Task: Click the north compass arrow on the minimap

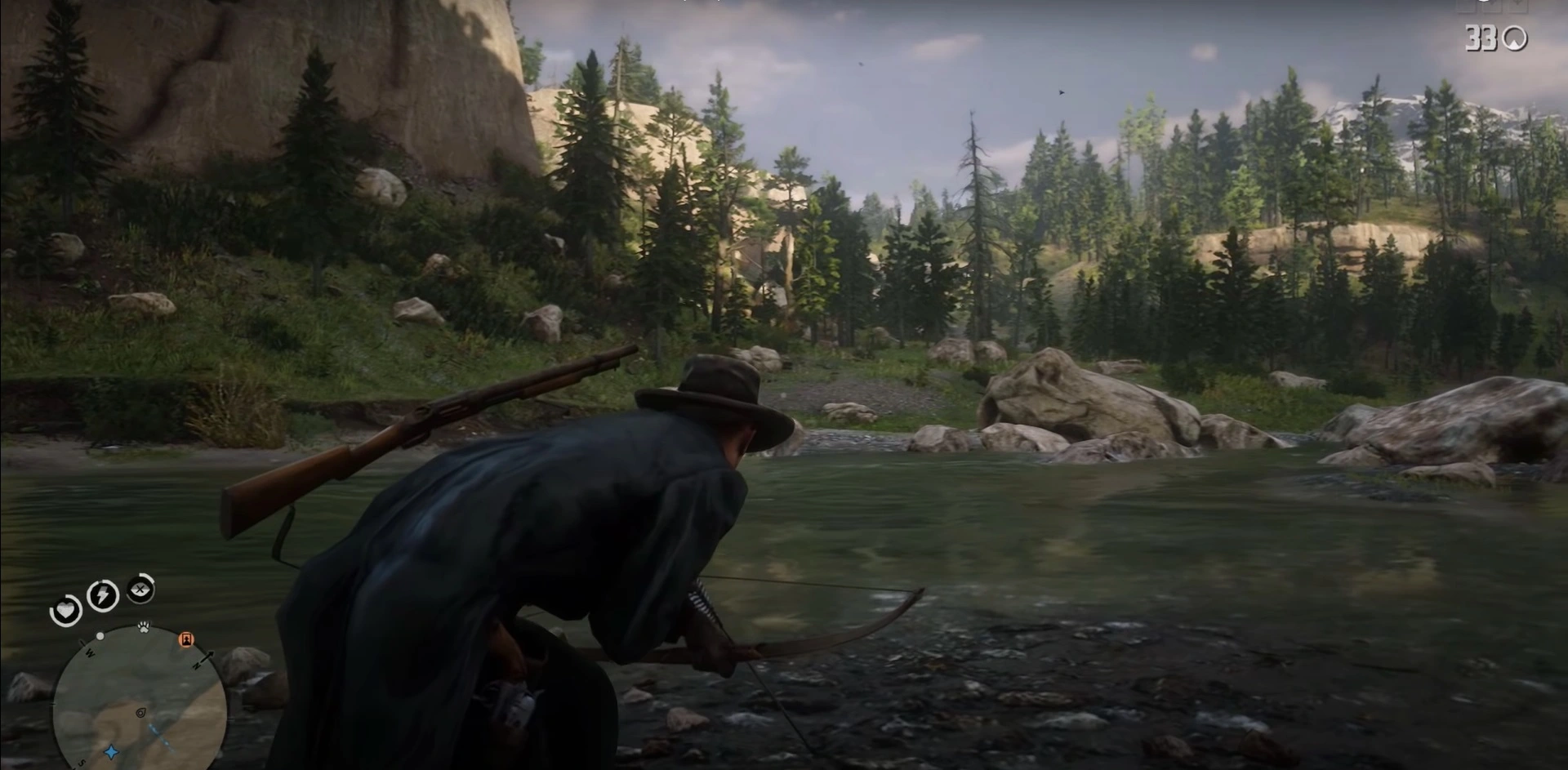Action: click(x=204, y=659)
